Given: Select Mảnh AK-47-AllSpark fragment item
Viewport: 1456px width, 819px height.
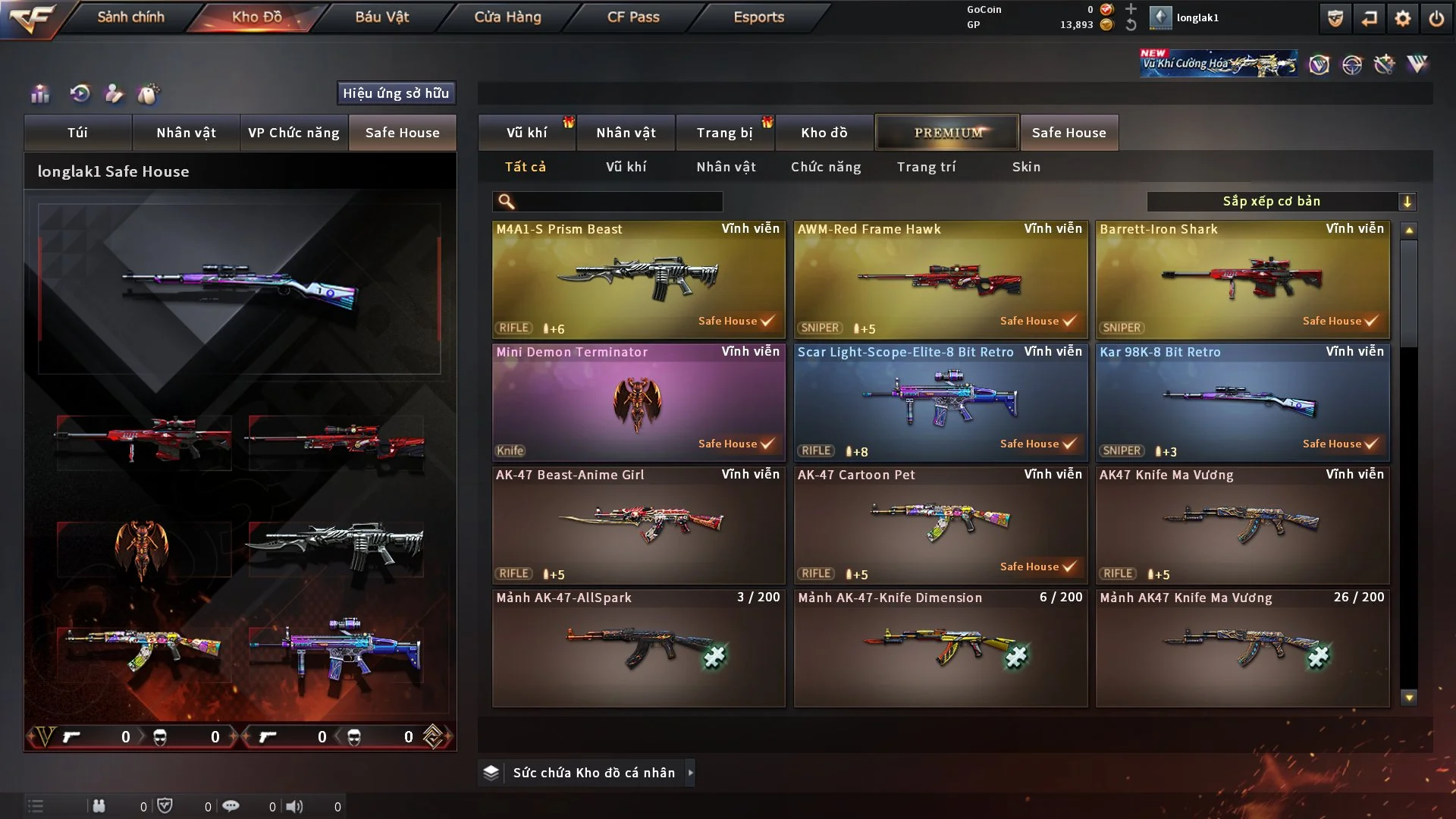Looking at the screenshot, I should pyautogui.click(x=639, y=648).
